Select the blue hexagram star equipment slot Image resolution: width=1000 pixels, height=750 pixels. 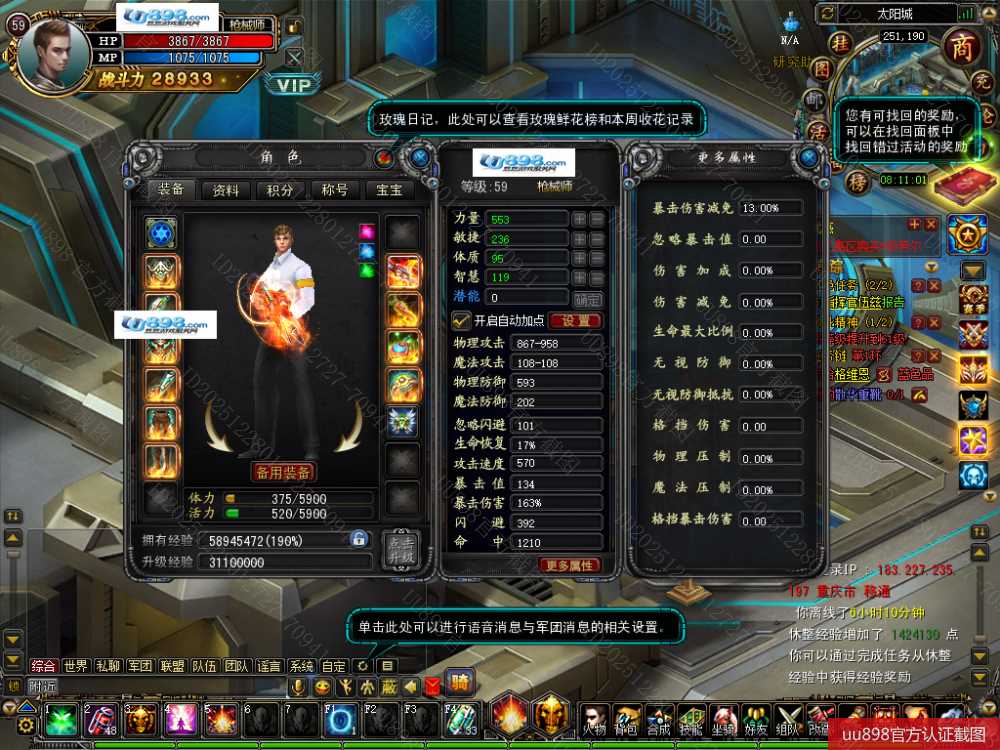coord(161,233)
